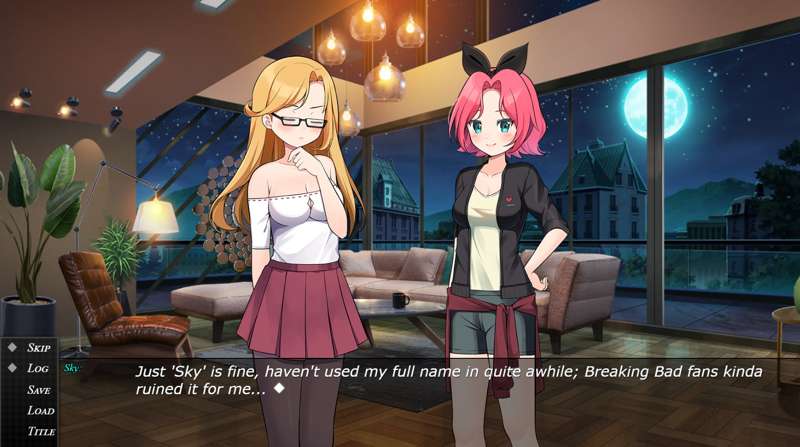The height and width of the screenshot is (447, 800).
Task: Skip ahead using the Skip button
Action: pyautogui.click(x=39, y=348)
